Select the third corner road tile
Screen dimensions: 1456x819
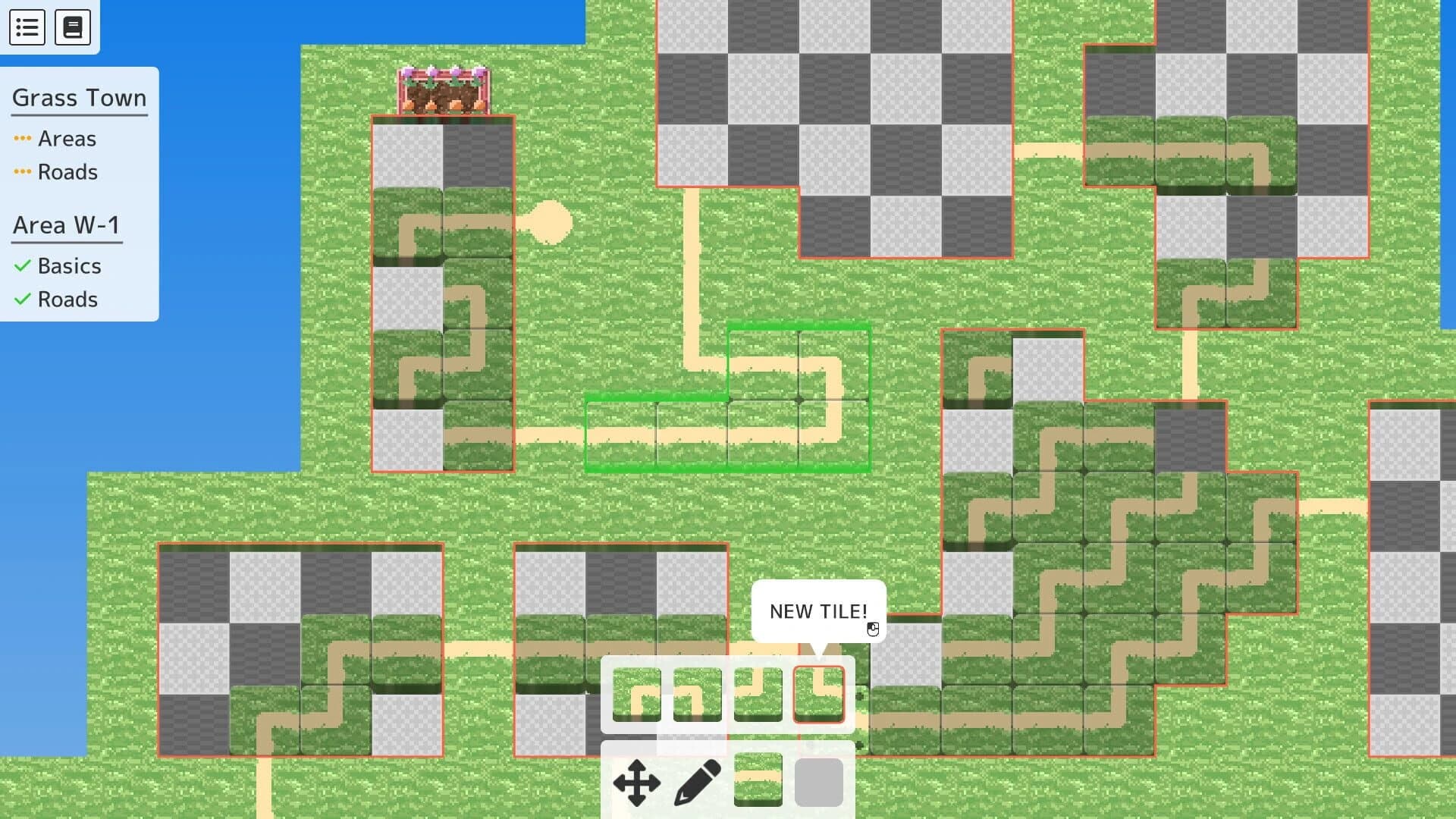pyautogui.click(x=758, y=692)
